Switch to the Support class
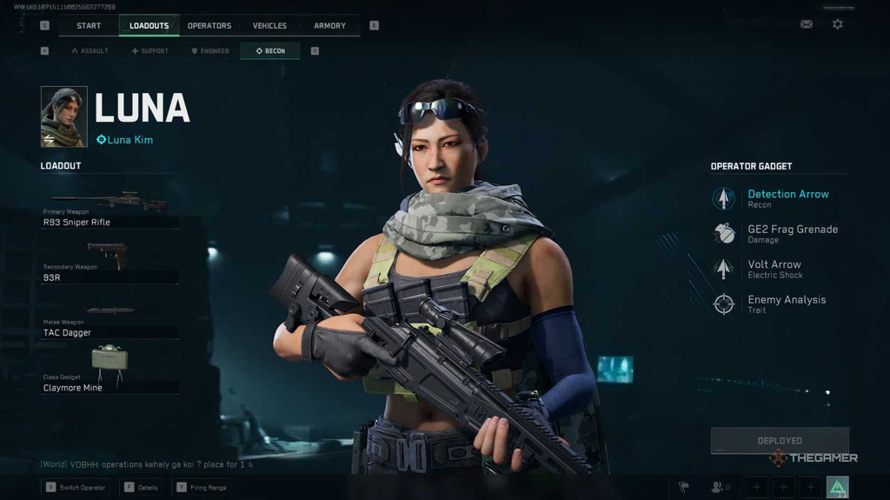 tap(150, 51)
